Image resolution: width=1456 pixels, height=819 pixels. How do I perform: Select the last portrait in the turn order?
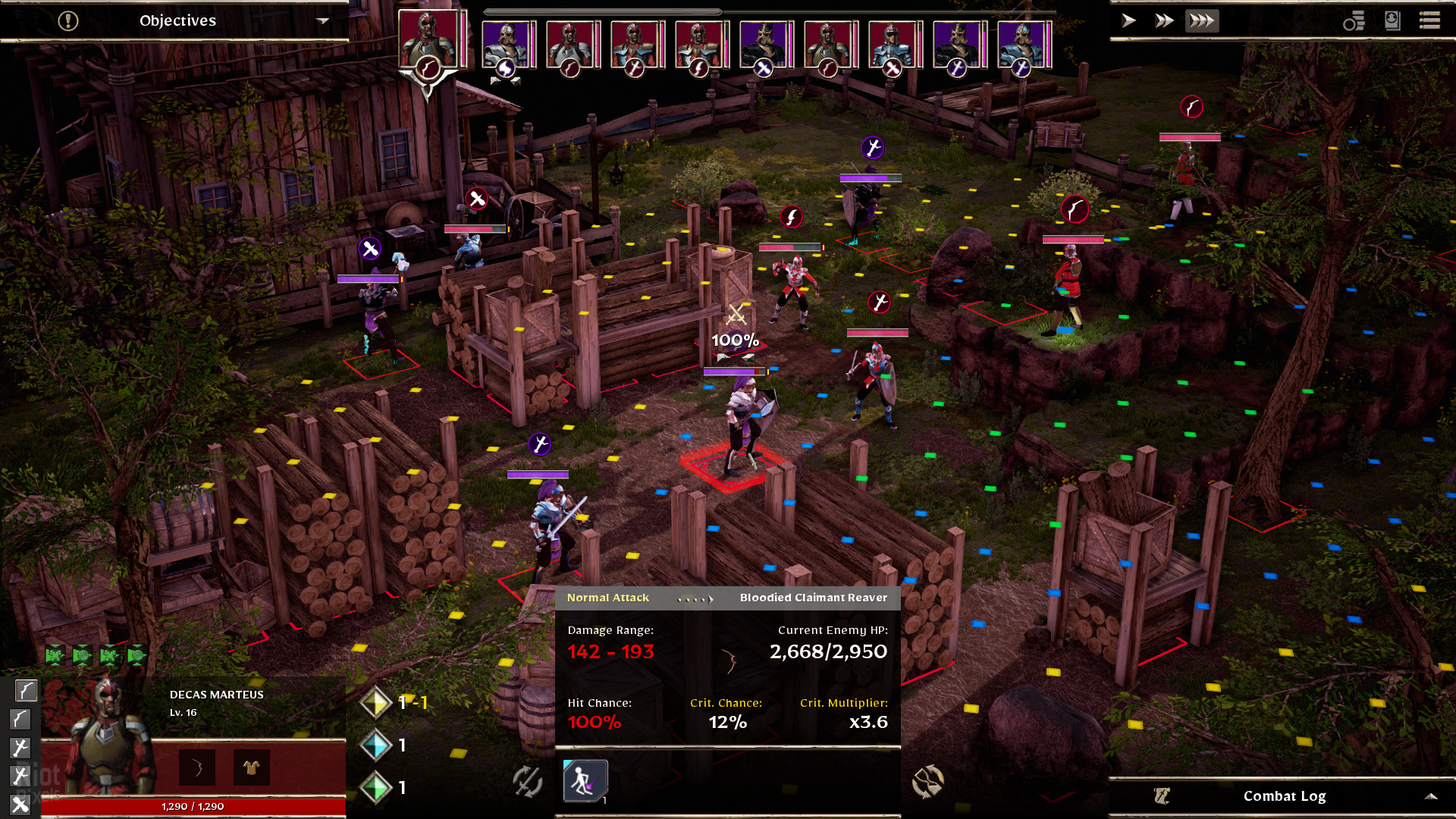click(1022, 44)
